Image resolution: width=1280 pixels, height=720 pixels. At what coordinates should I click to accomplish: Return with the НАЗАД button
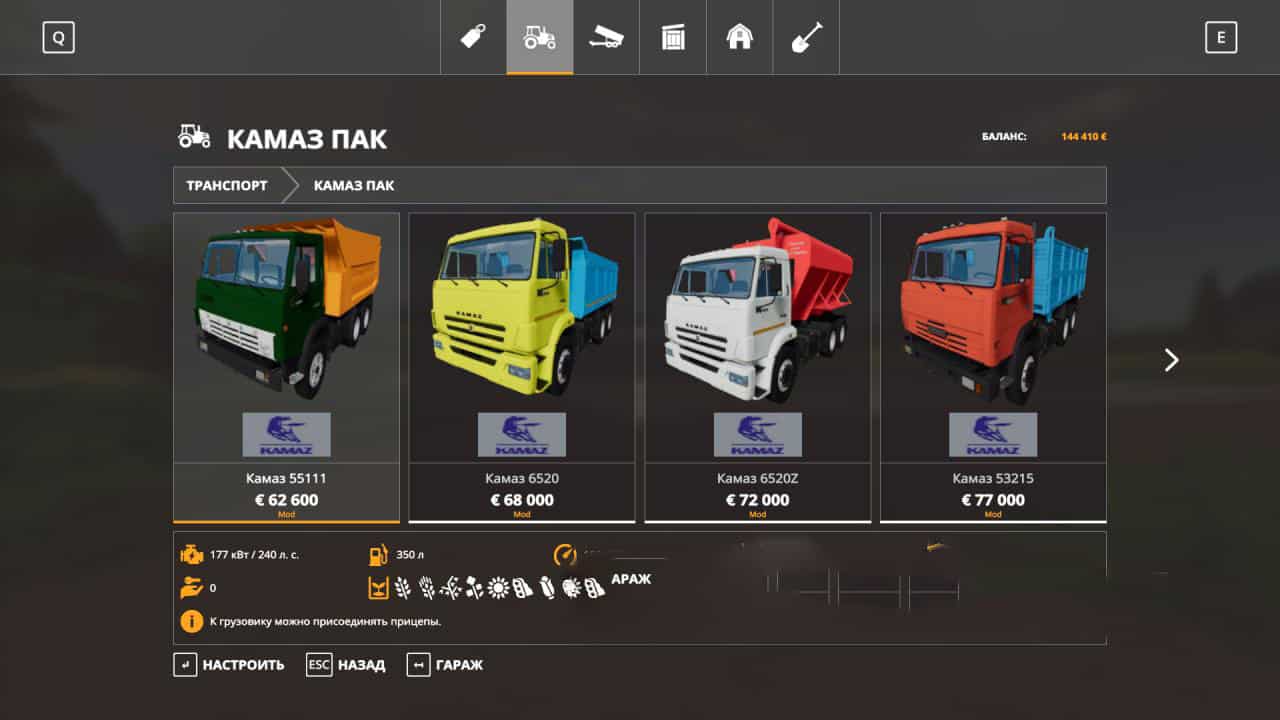click(x=346, y=665)
